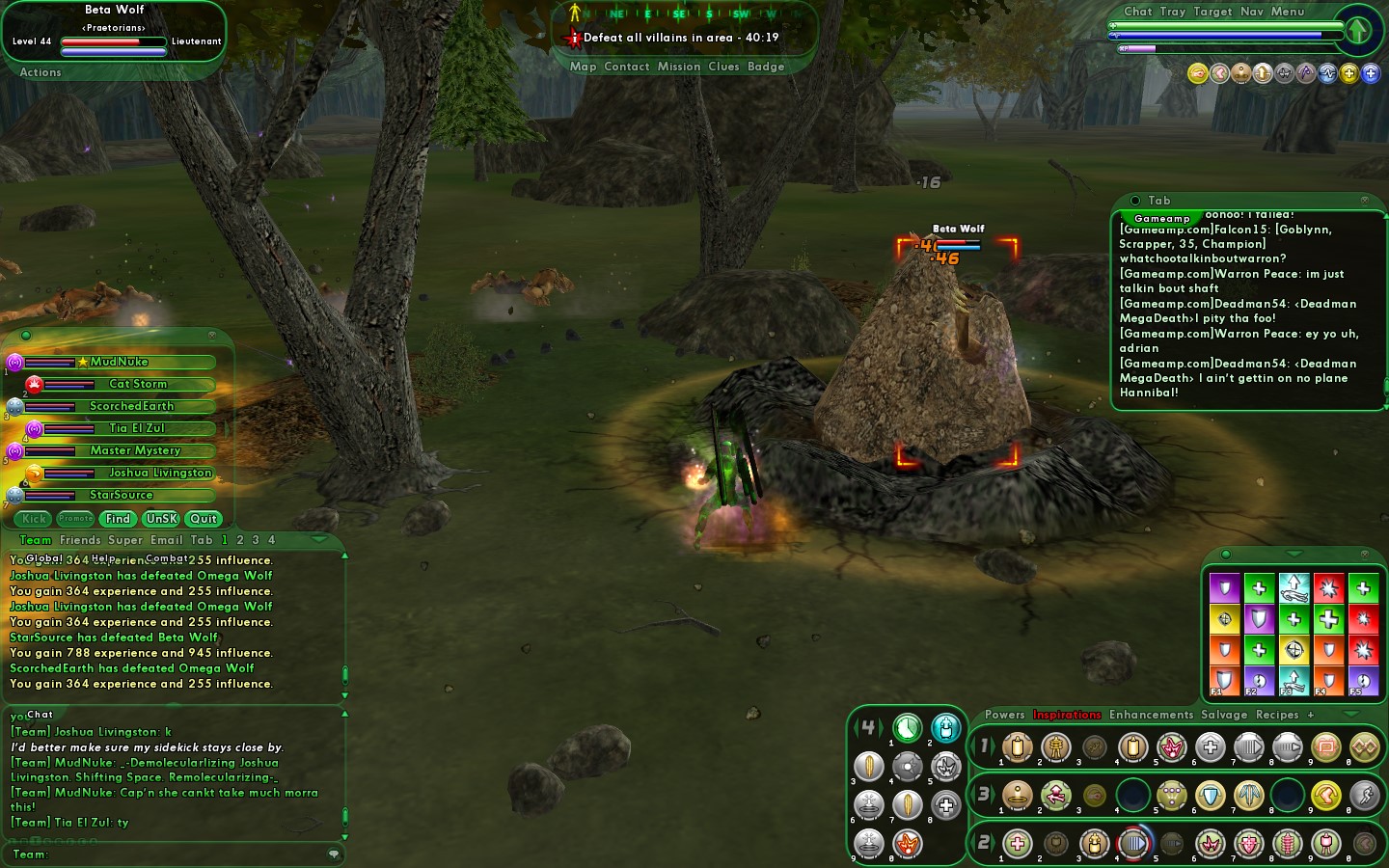Open the Recipes tab
The height and width of the screenshot is (868, 1389).
coord(1277,715)
